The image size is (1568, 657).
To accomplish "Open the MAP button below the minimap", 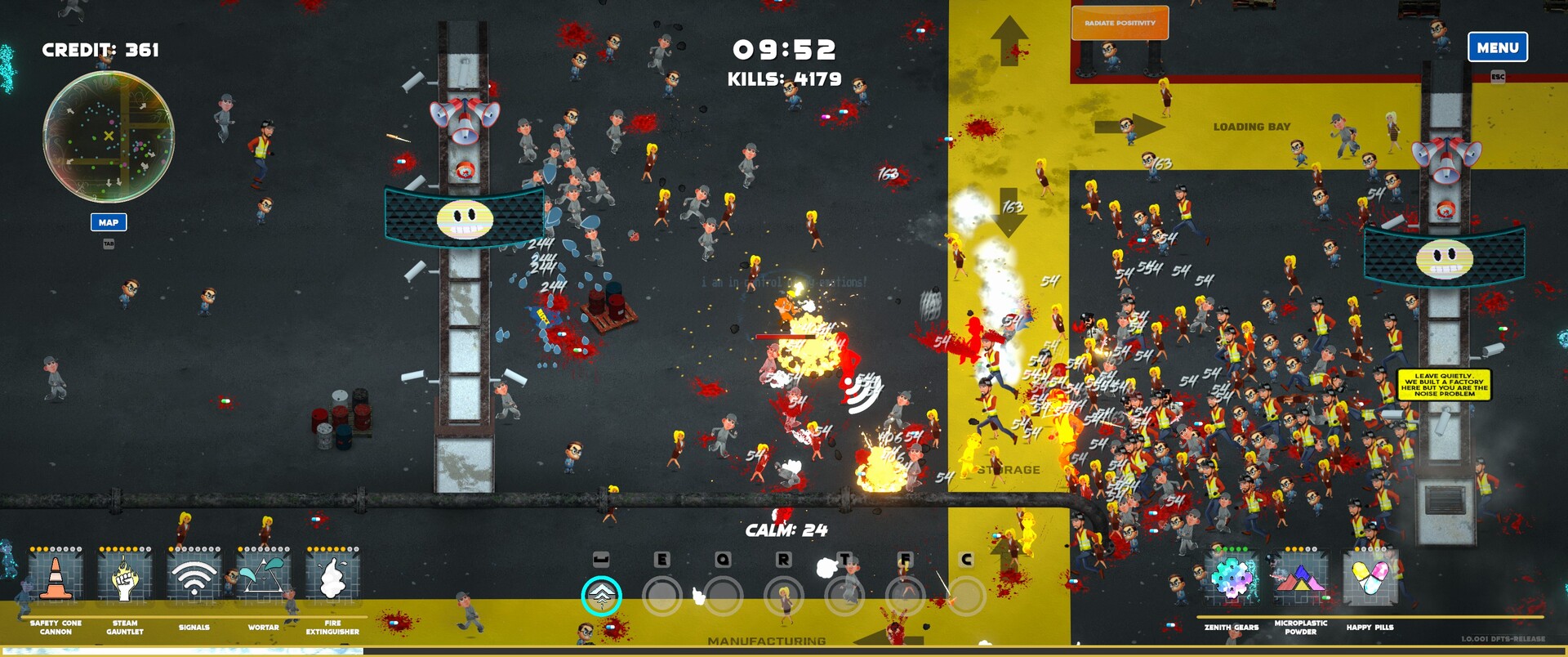I will (x=109, y=222).
